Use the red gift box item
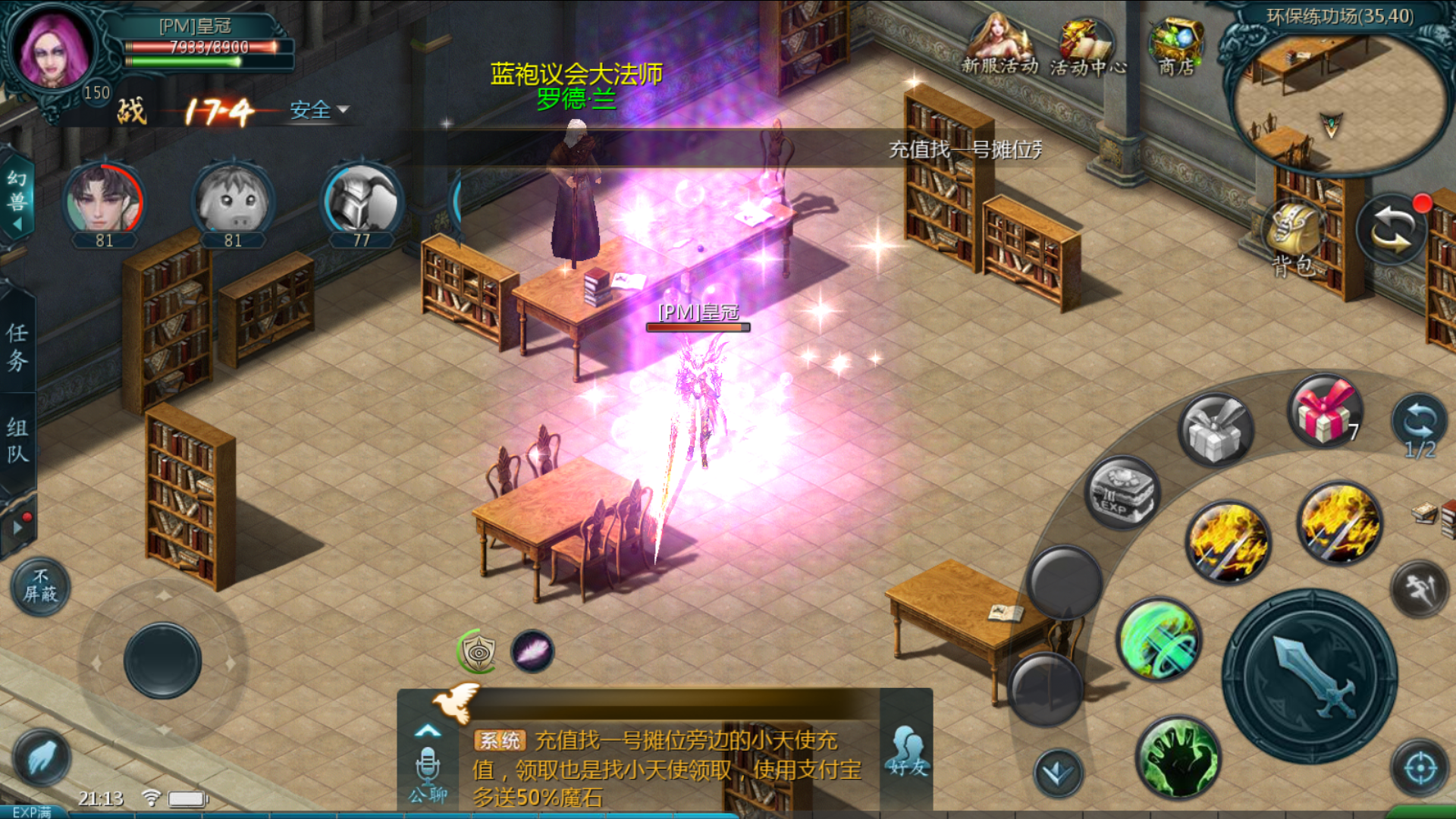 pos(1325,412)
